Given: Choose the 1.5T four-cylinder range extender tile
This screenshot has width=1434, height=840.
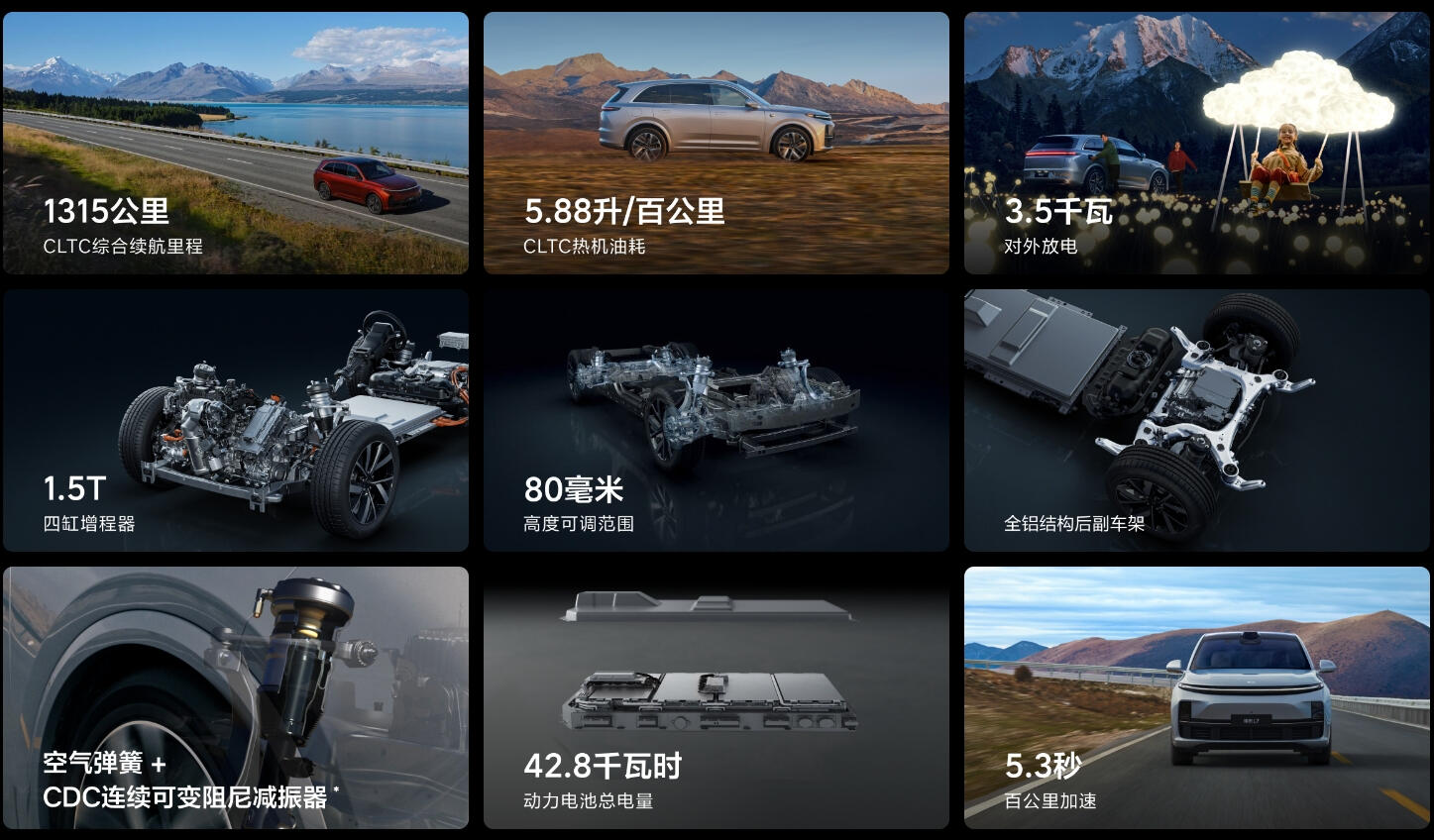Looking at the screenshot, I should coord(235,420).
